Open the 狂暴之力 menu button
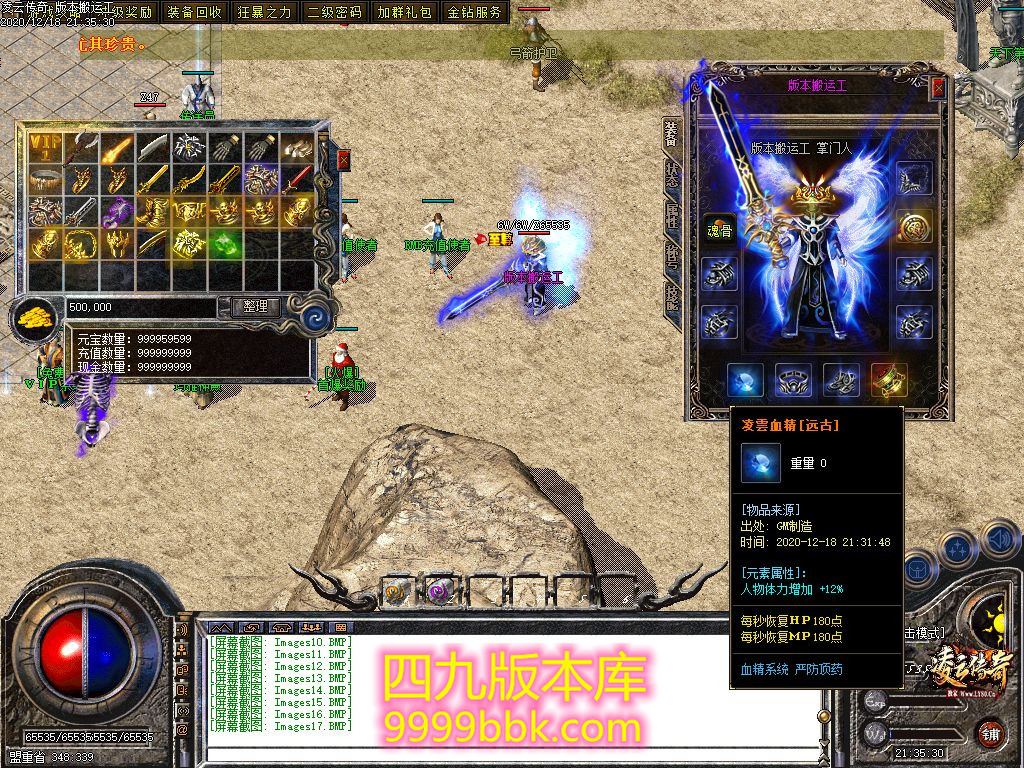 265,13
